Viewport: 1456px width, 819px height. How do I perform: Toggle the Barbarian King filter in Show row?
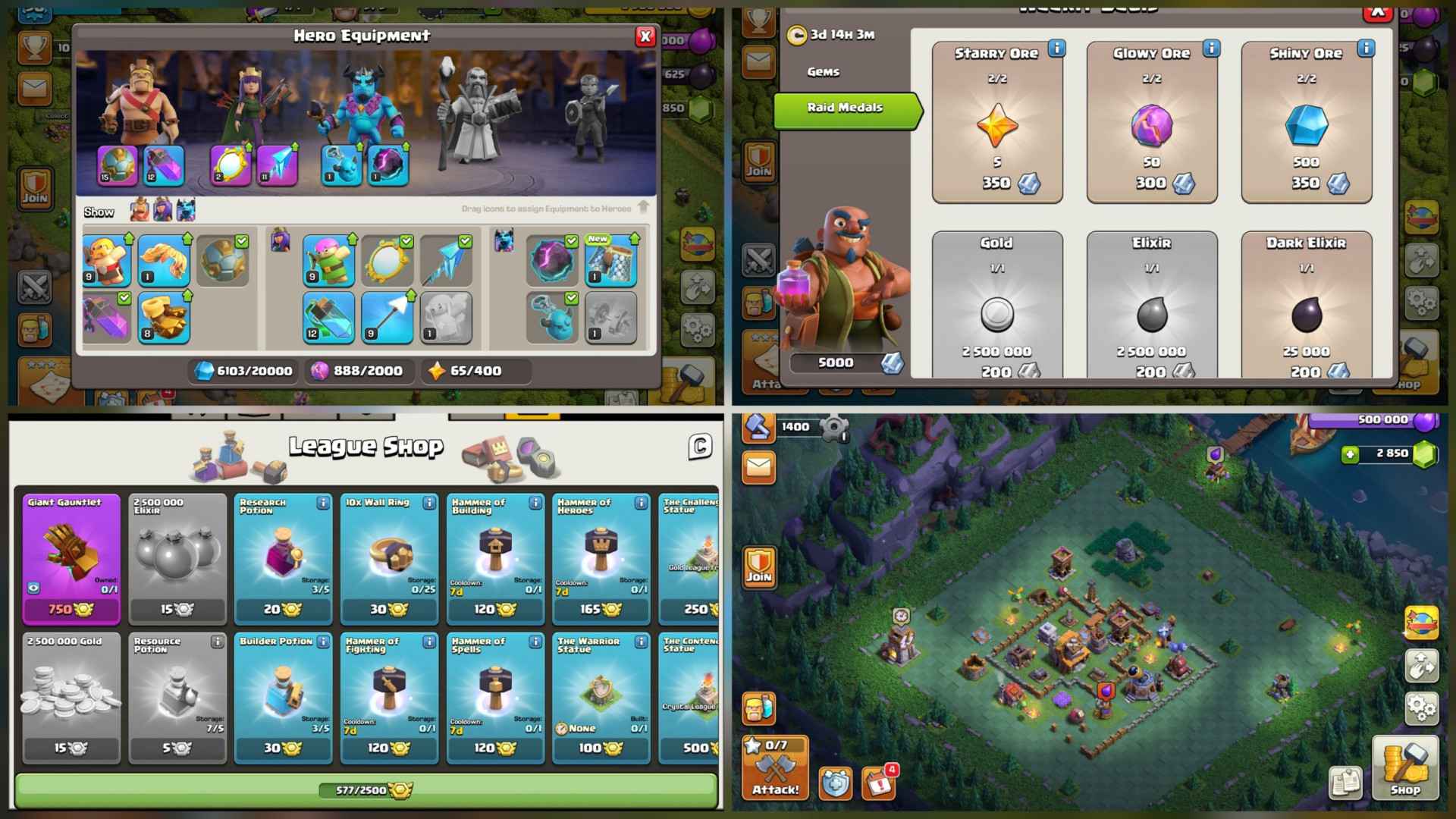(x=139, y=209)
